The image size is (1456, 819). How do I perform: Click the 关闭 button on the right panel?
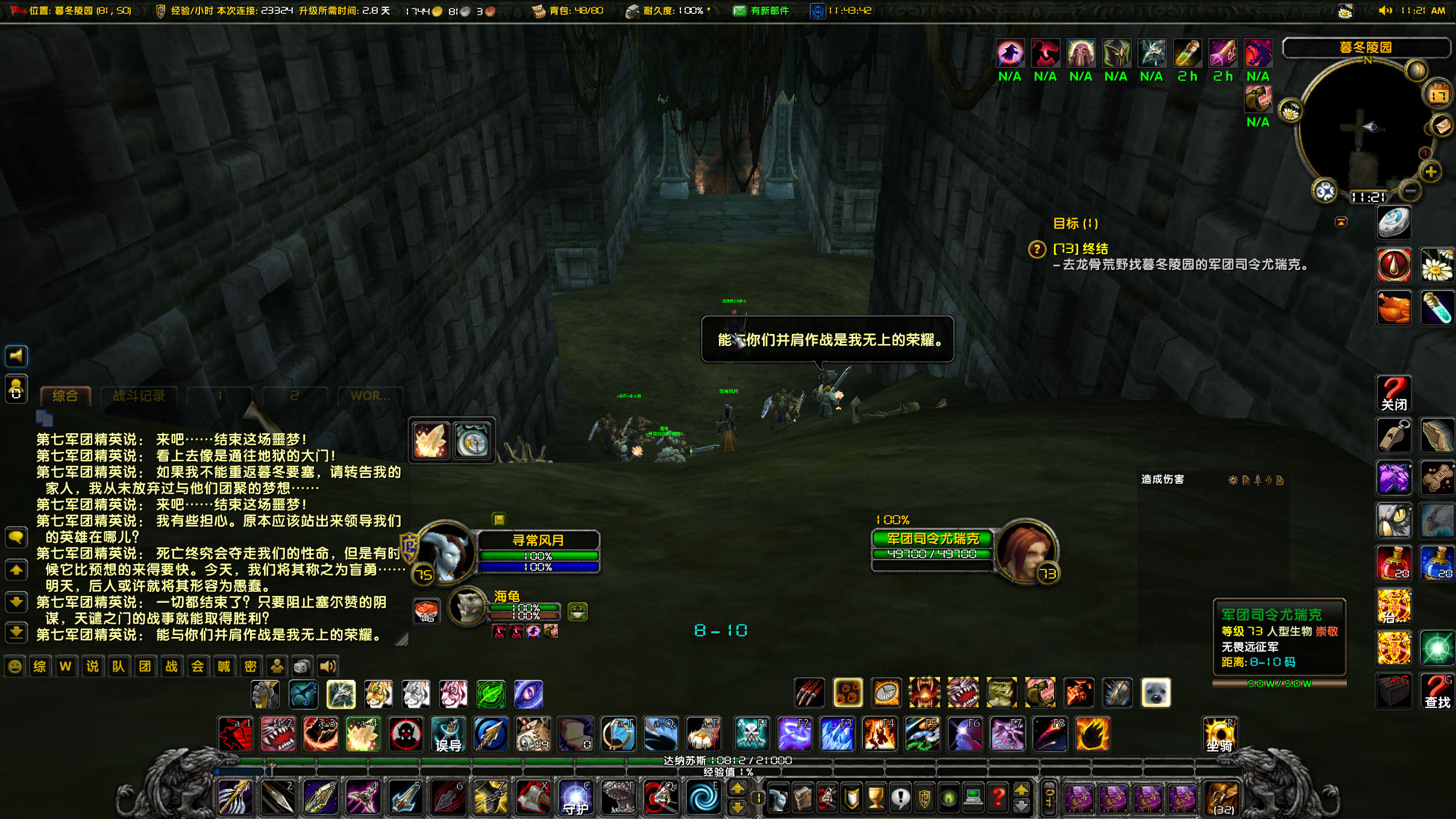(1394, 392)
